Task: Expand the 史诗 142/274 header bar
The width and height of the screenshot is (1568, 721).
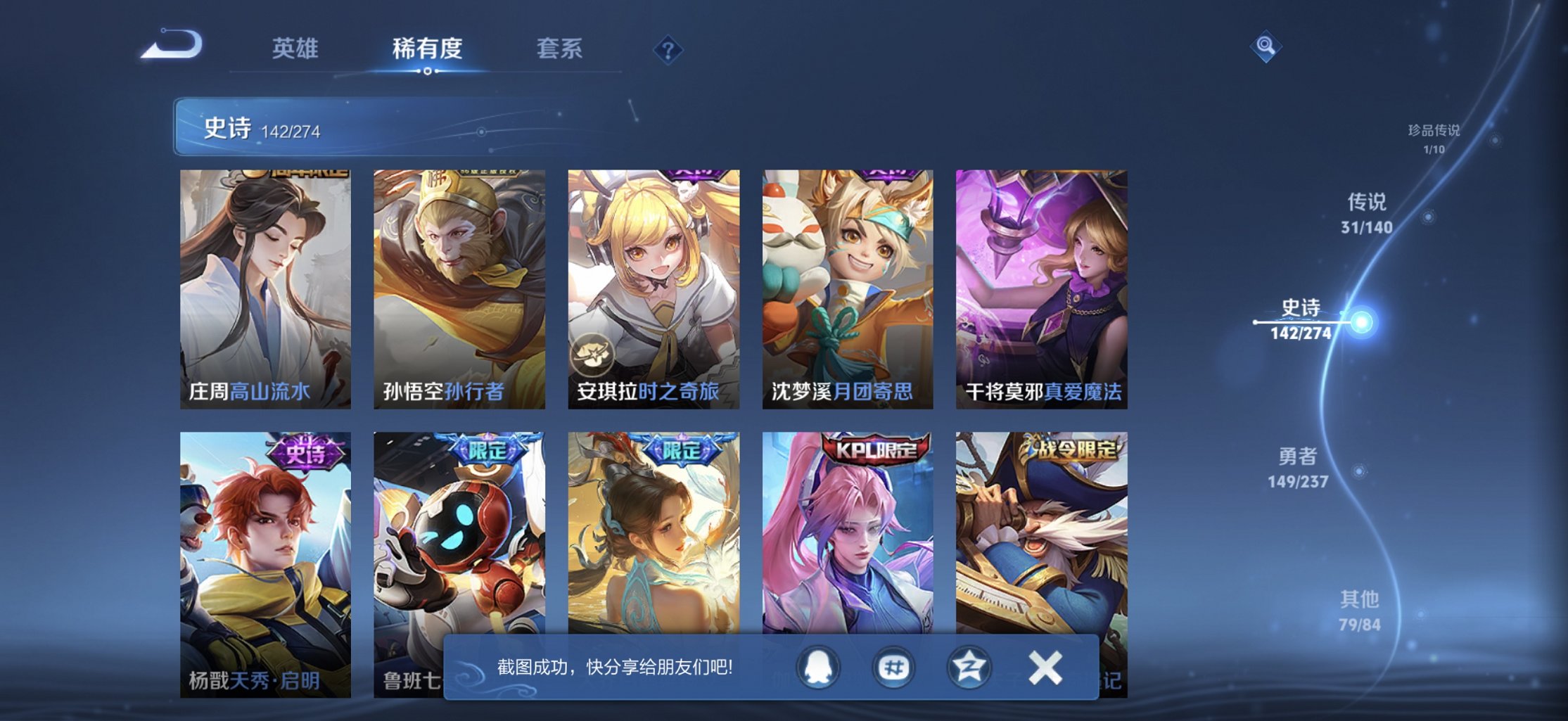Action: coord(260,129)
